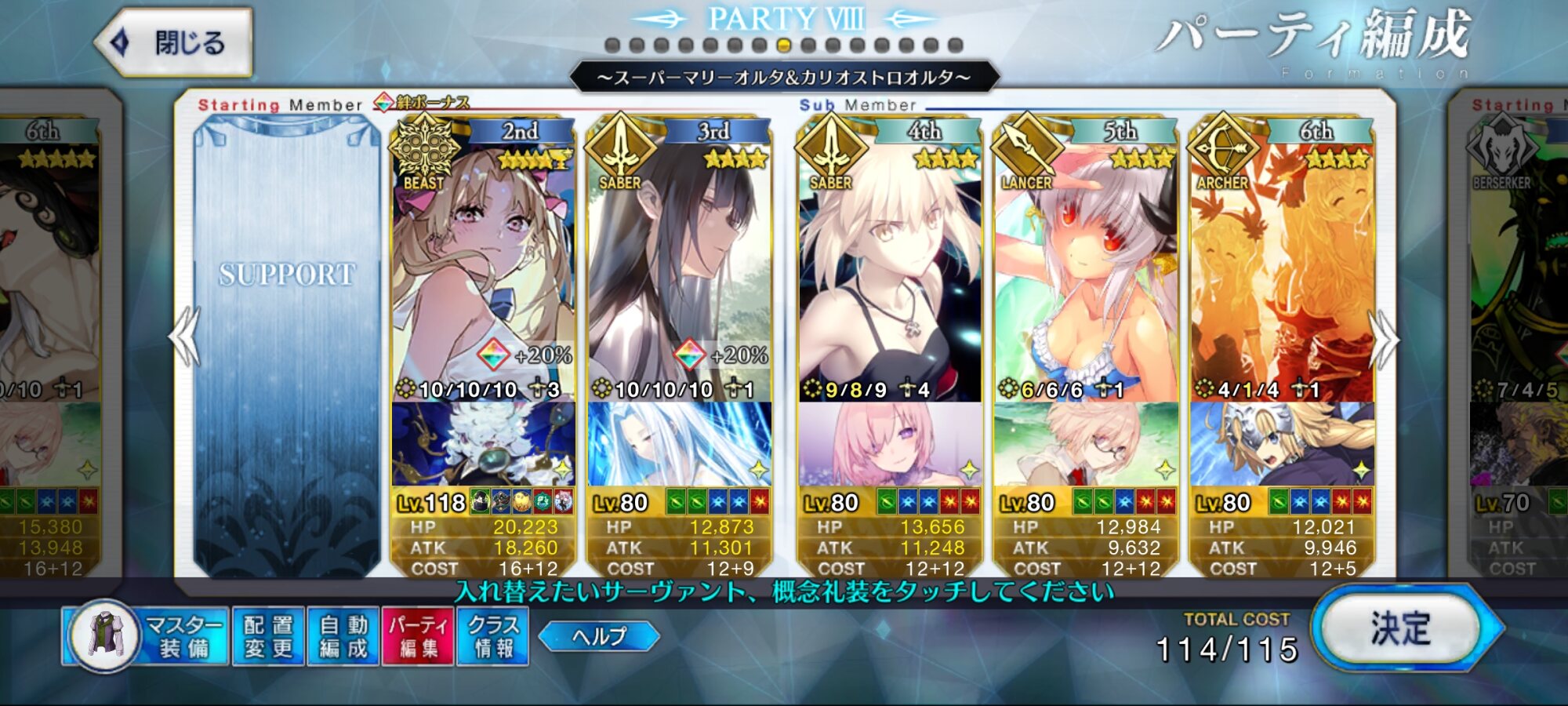
Task: Switch to previous party with left arrow
Action: 185,337
